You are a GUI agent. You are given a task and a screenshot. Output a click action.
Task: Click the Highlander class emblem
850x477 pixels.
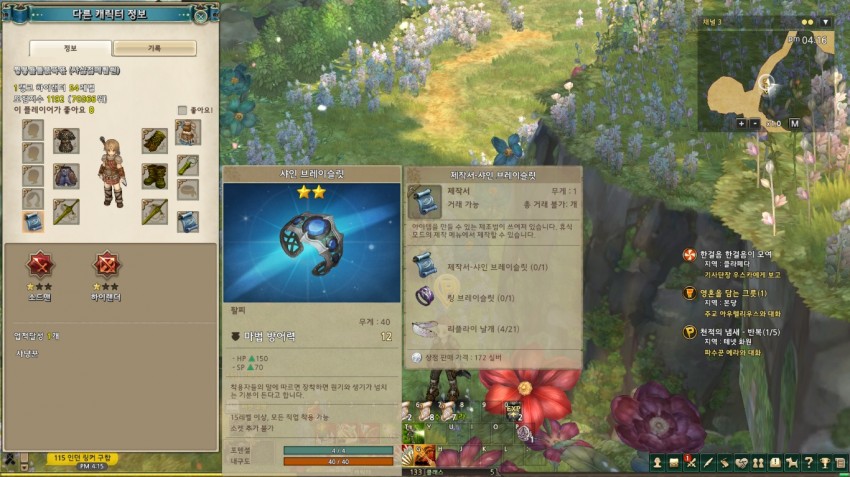pyautogui.click(x=106, y=264)
